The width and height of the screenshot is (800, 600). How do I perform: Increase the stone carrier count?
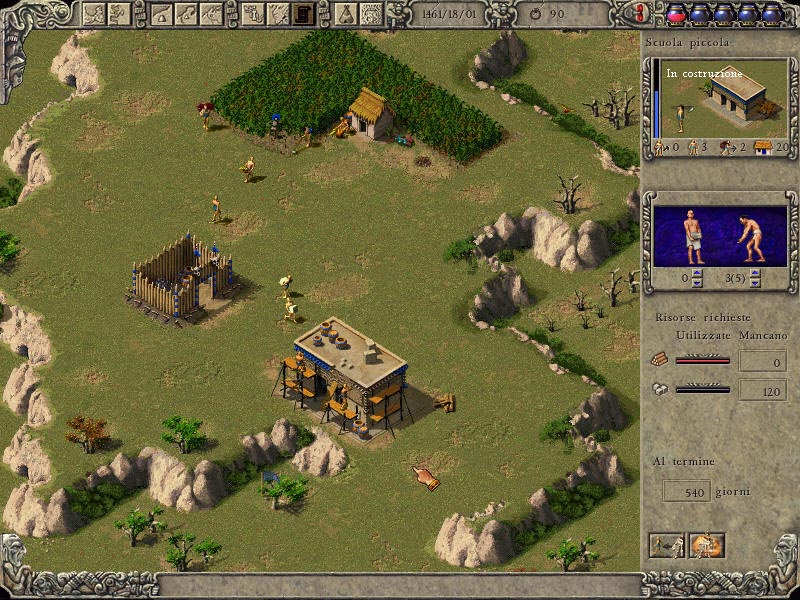(x=697, y=273)
